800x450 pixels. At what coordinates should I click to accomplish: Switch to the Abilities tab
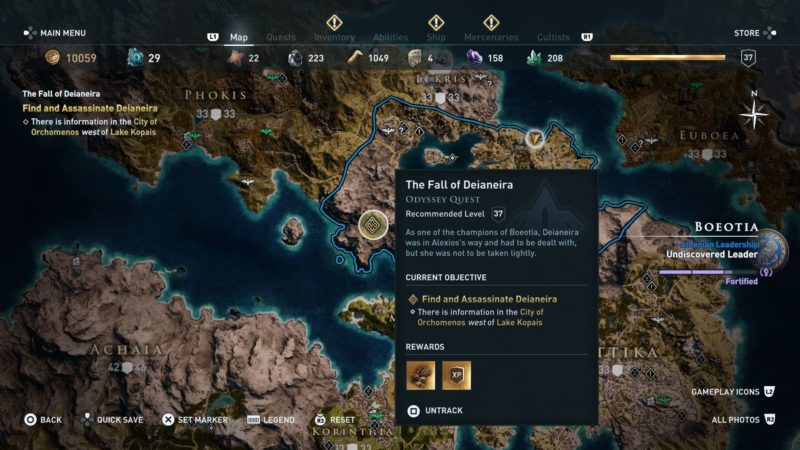coord(390,38)
